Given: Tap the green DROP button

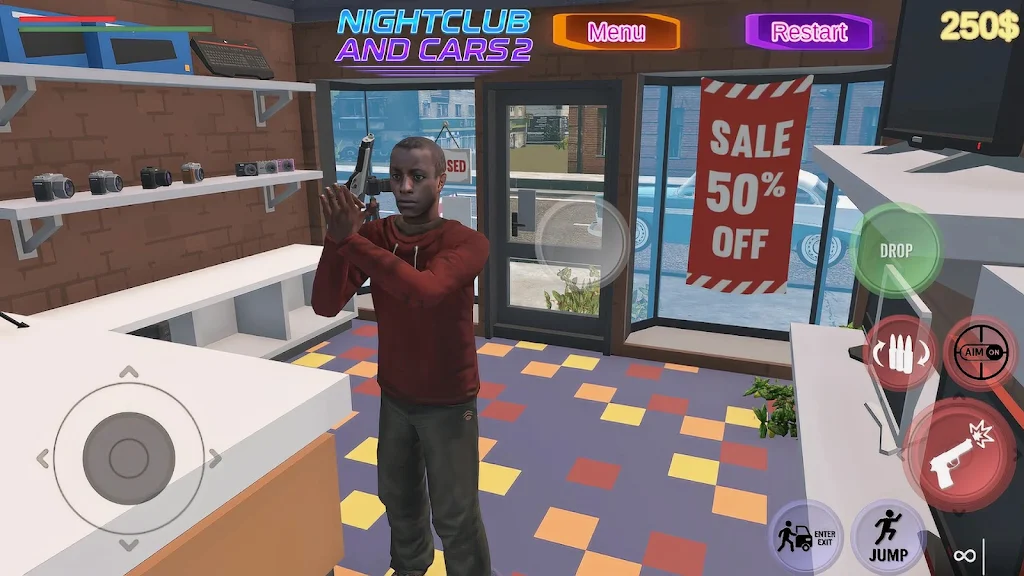Looking at the screenshot, I should [896, 250].
